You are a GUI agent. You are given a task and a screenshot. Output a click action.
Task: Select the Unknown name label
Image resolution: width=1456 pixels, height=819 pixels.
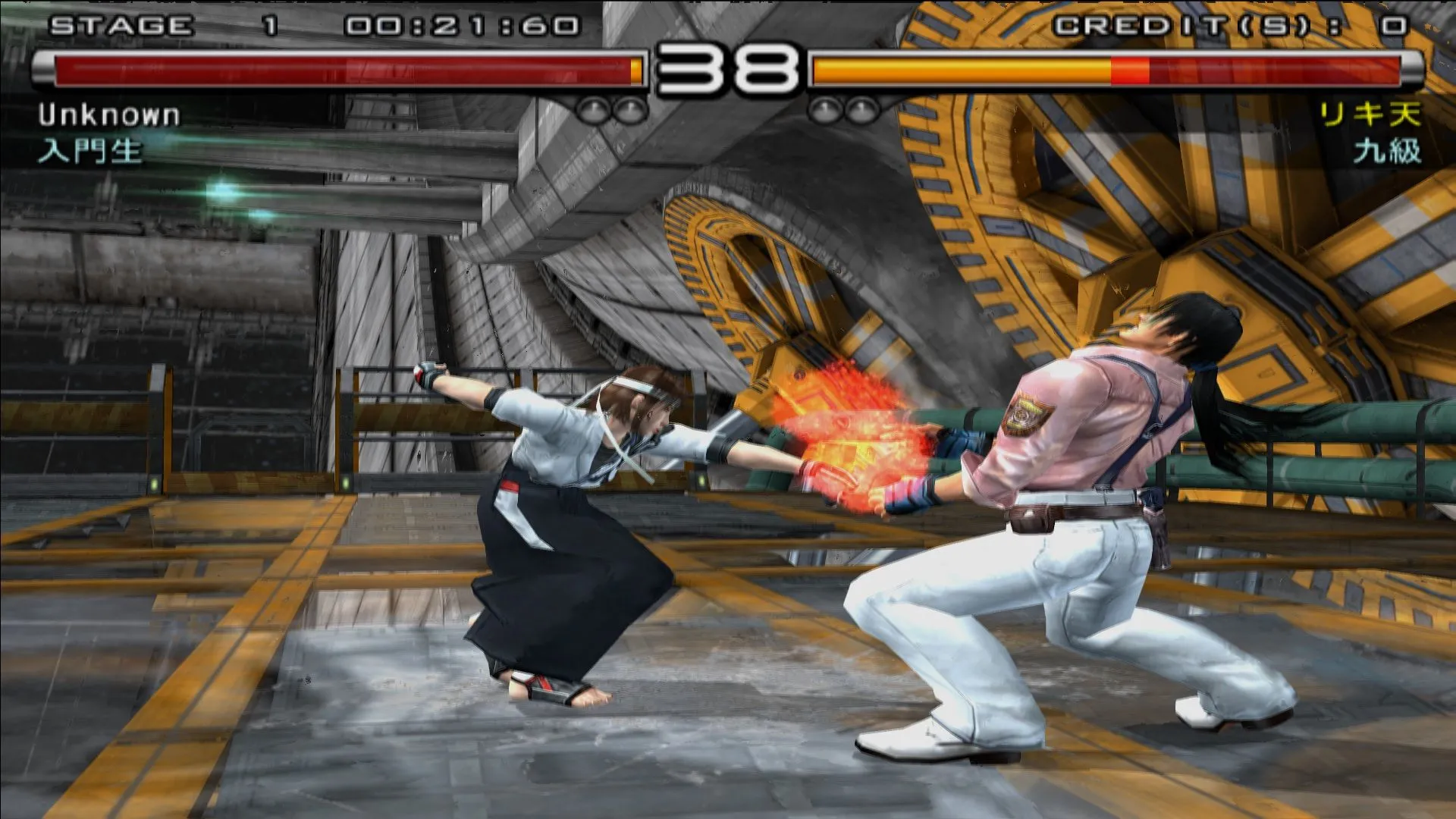(110, 115)
